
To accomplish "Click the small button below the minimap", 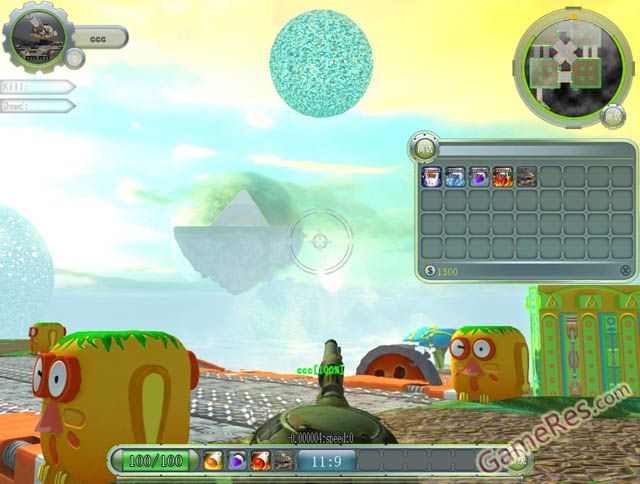I will coord(613,116).
